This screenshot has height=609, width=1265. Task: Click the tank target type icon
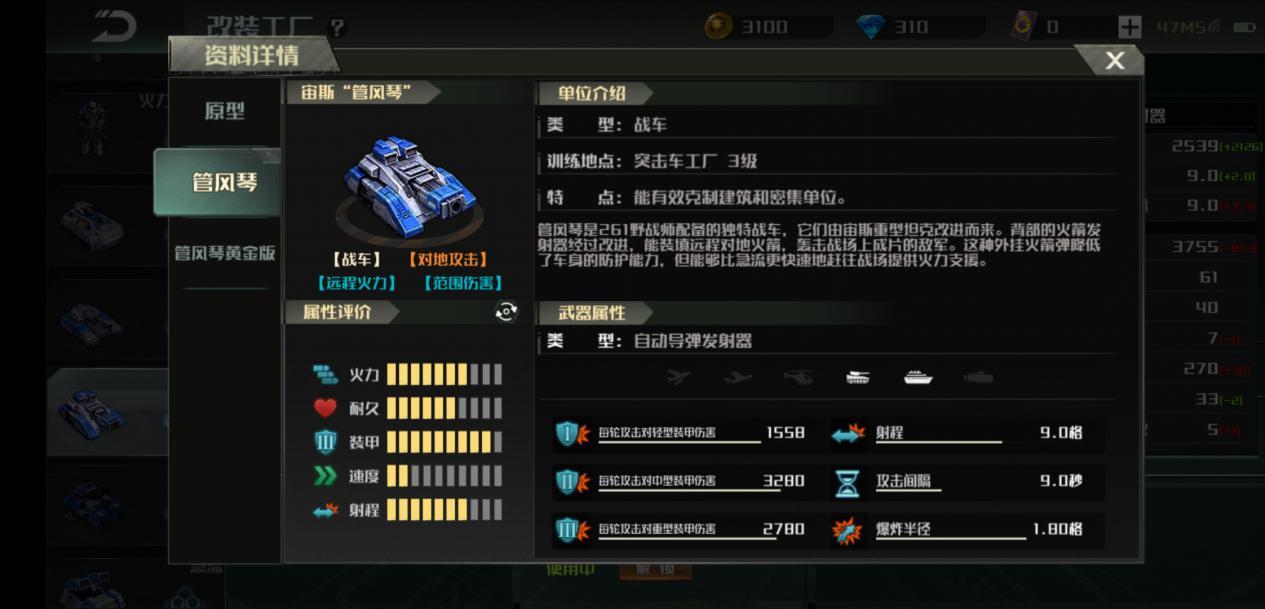pyautogui.click(x=858, y=377)
